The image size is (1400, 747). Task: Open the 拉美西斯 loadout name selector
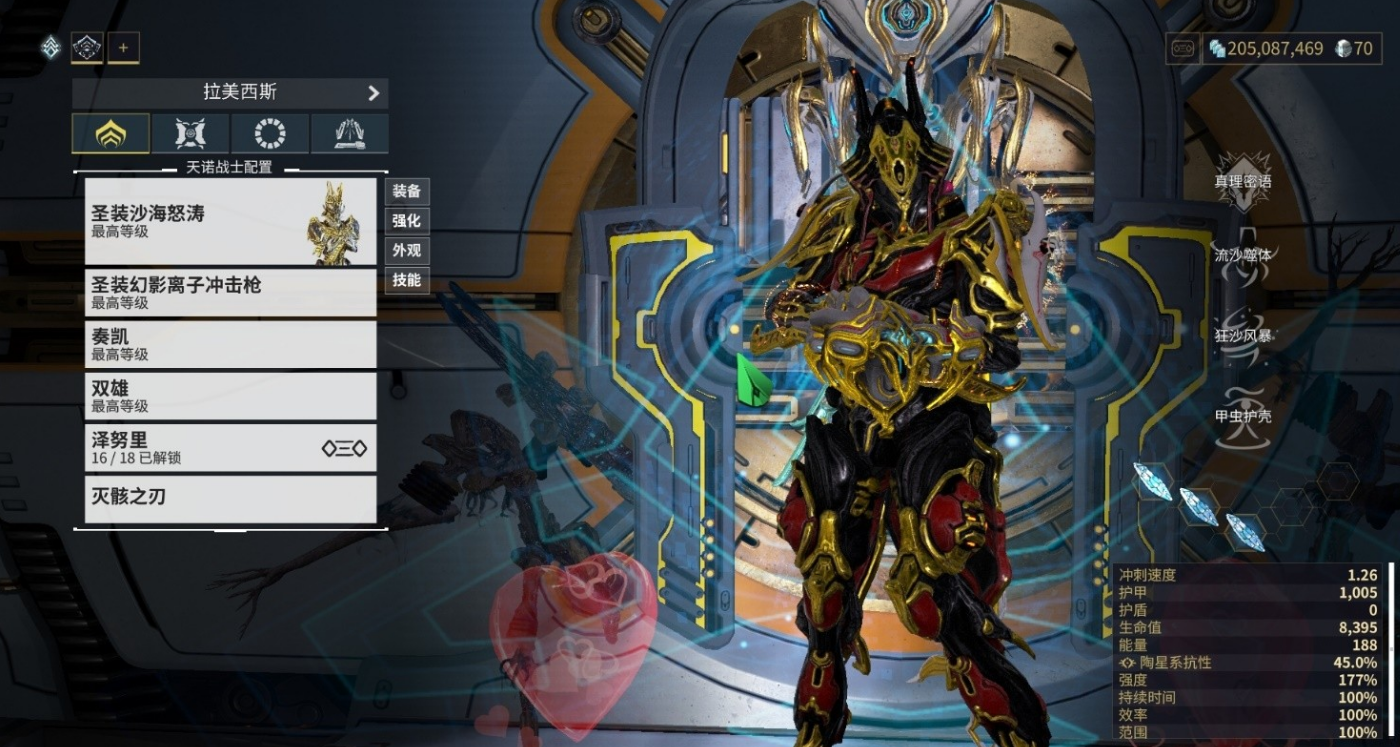tap(230, 93)
